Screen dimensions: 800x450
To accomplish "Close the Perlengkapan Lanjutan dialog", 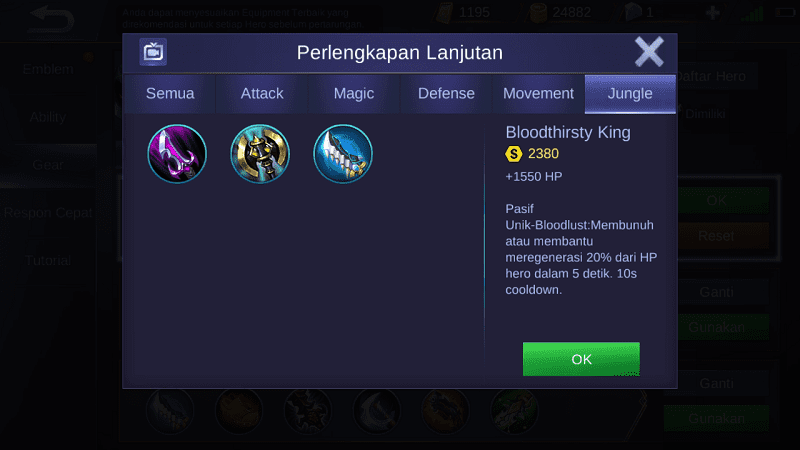I will (649, 52).
